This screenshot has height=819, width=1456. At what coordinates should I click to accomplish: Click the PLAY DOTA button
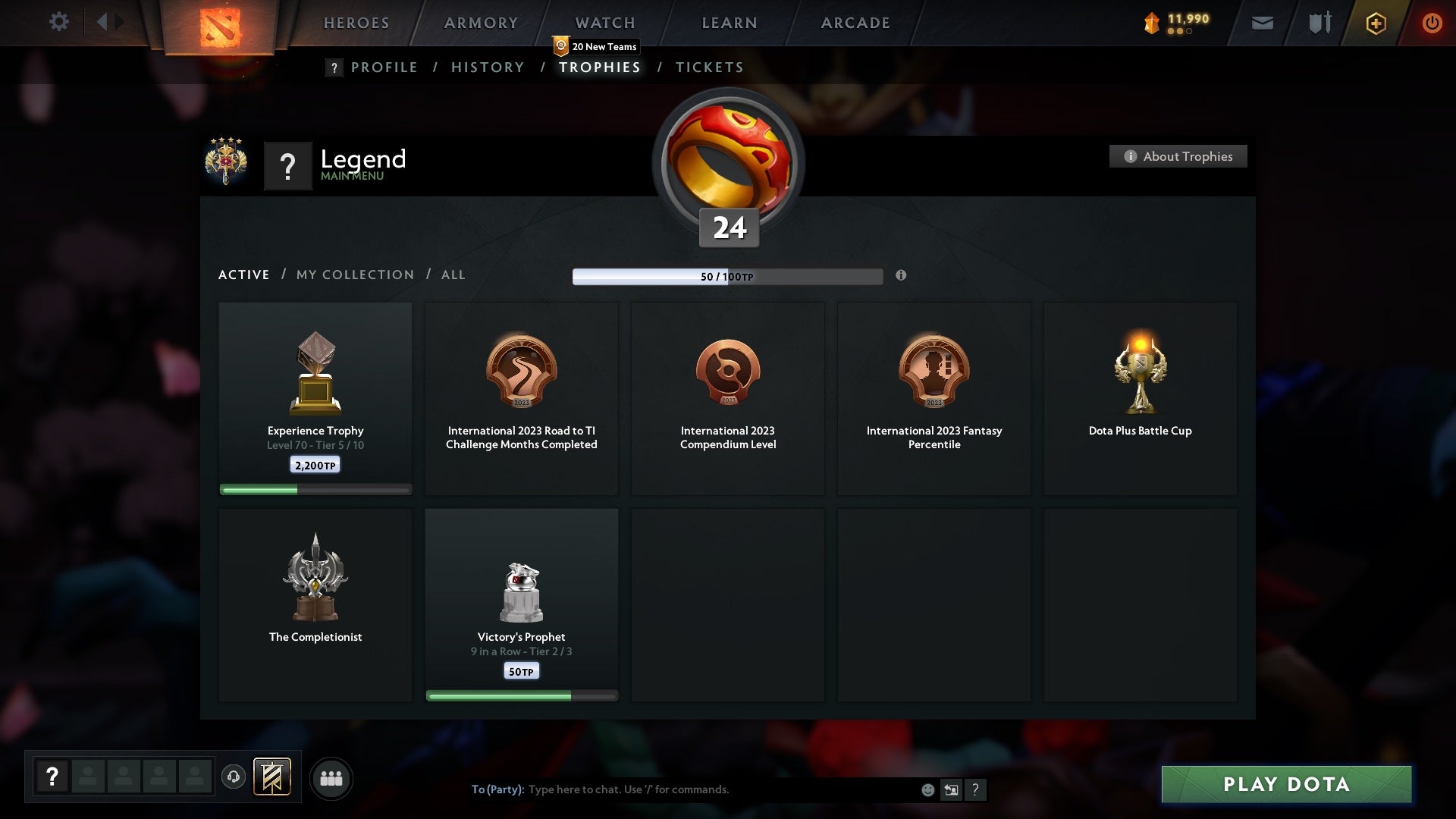tap(1287, 785)
